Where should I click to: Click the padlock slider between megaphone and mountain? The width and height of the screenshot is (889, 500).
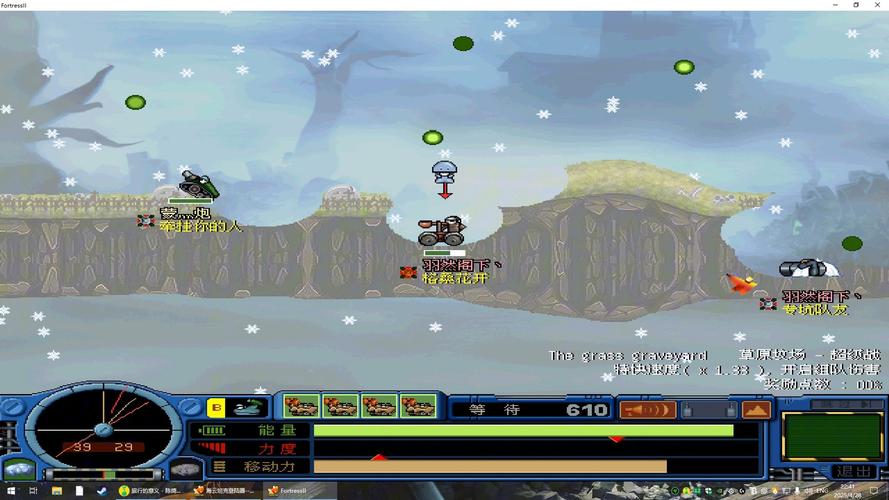708,409
